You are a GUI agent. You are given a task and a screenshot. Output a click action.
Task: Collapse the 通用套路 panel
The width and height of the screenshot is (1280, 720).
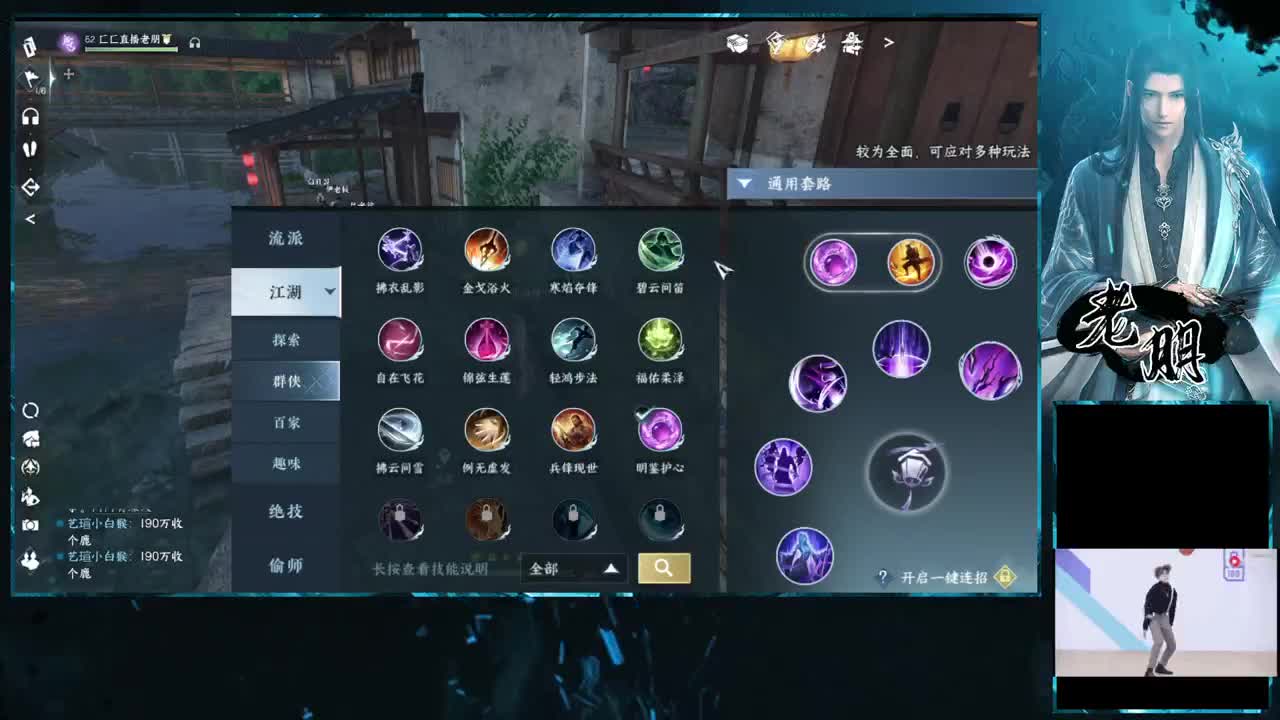pos(743,183)
